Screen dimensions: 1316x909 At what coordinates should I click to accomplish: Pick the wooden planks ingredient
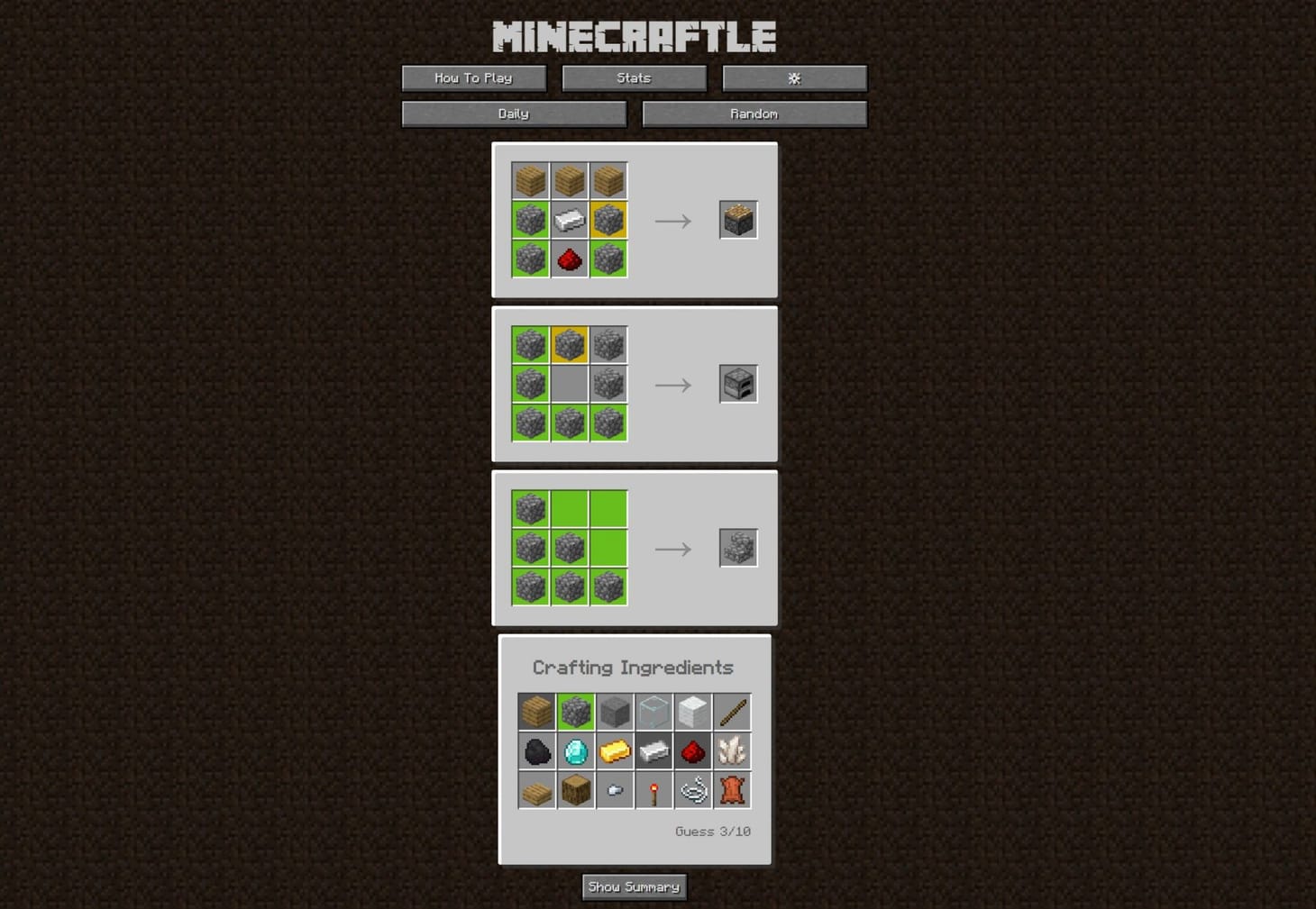(536, 712)
